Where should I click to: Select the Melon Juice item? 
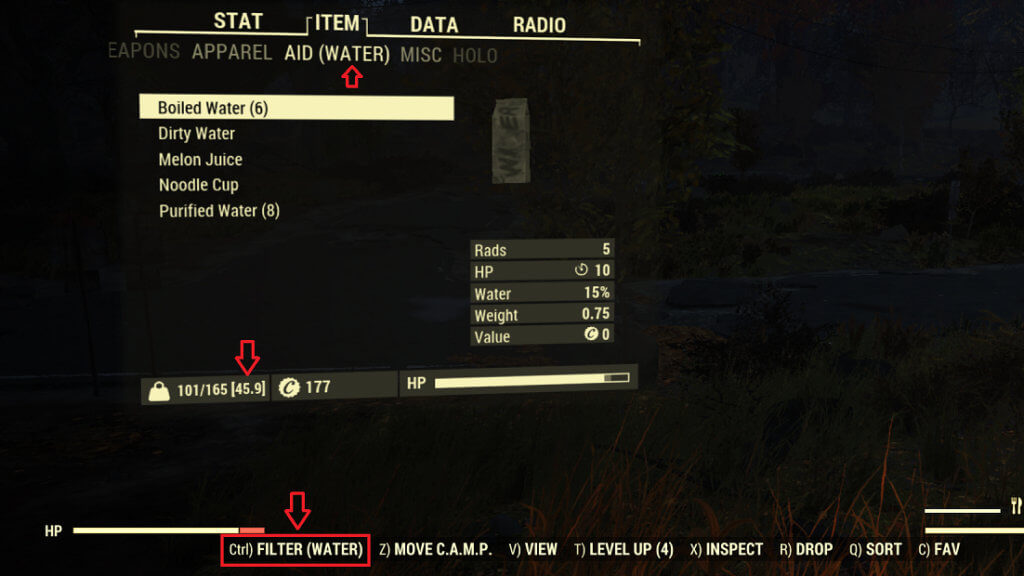coord(200,160)
